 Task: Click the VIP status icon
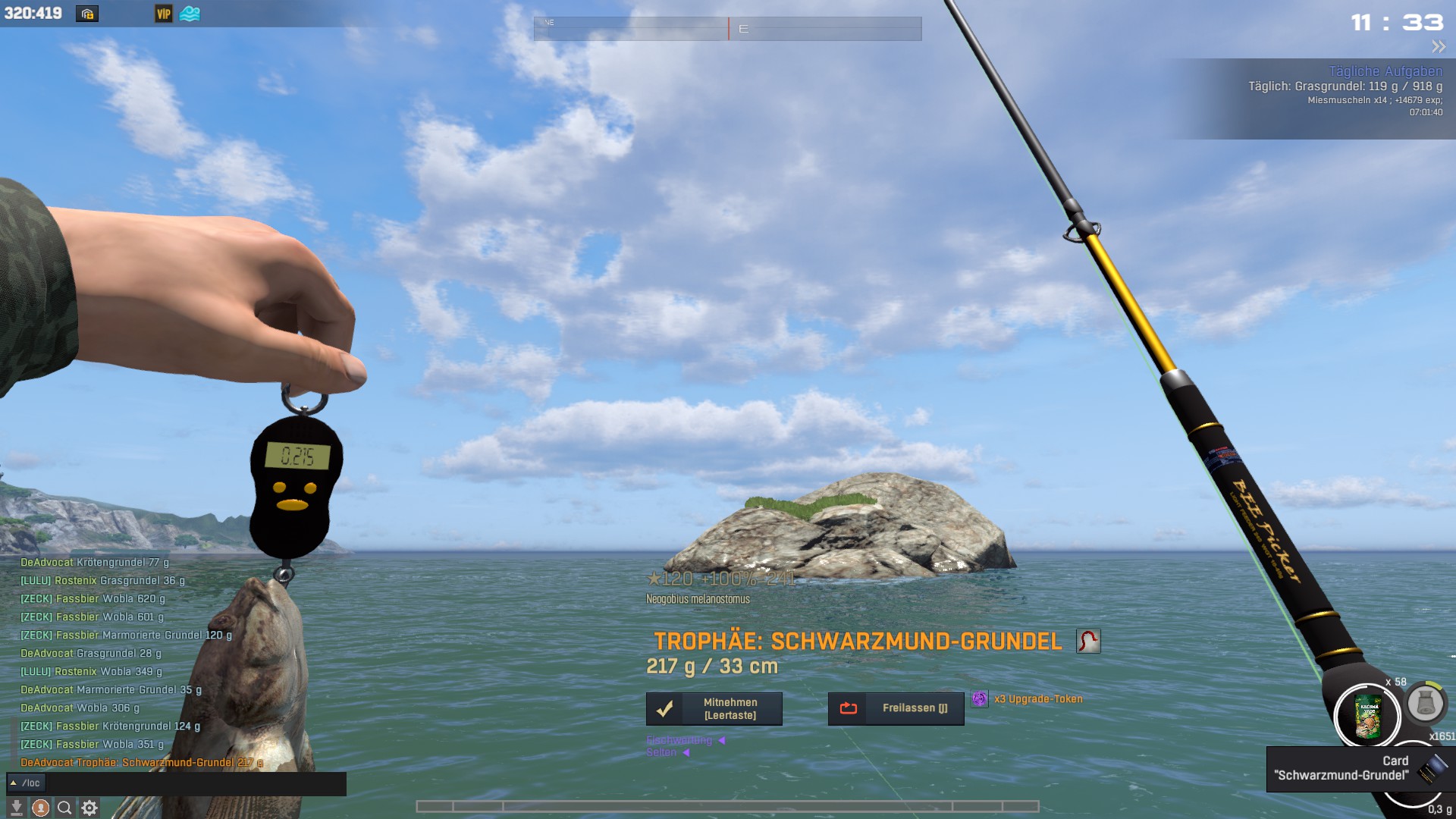pos(164,14)
